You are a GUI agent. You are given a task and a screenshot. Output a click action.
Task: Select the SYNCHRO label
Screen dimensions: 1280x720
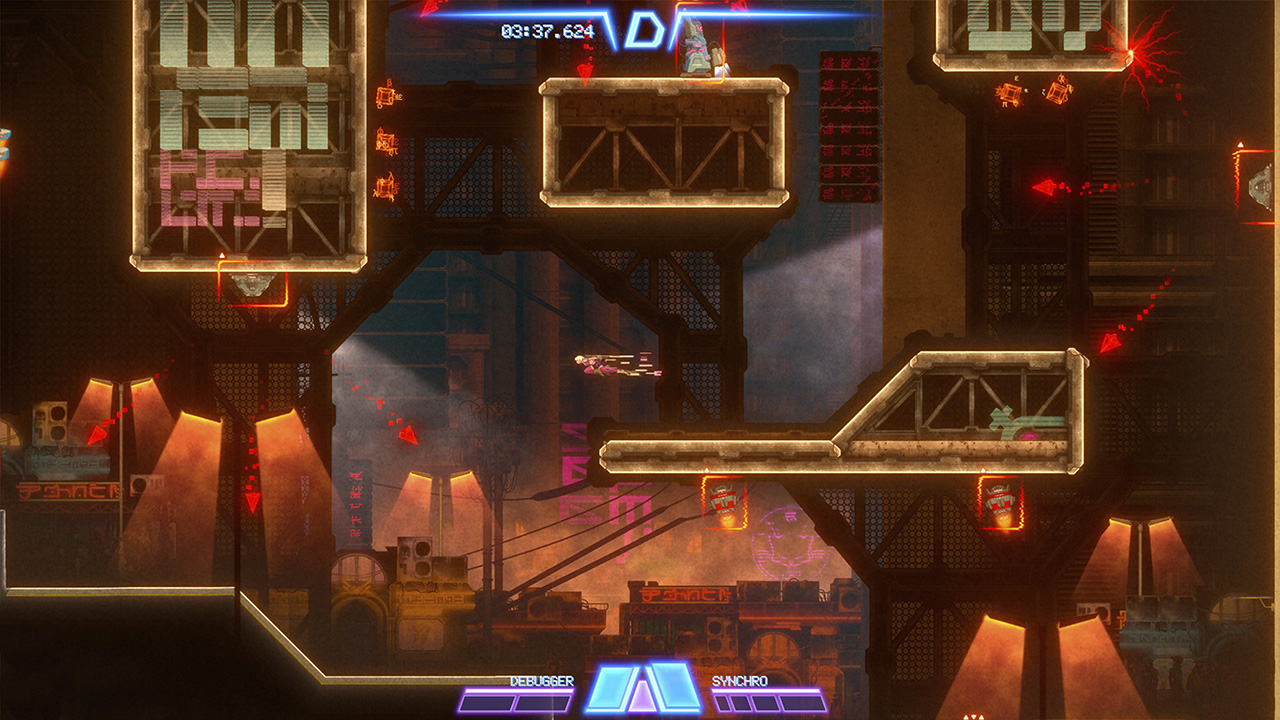click(740, 681)
